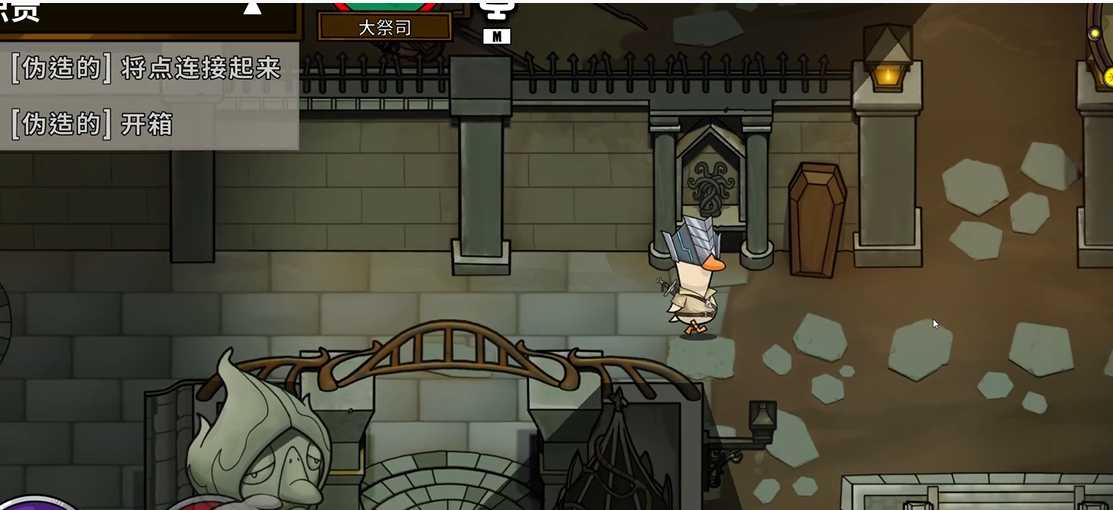The image size is (1113, 510).
Task: Select the fake task 开箱
Action: [x=92, y=124]
